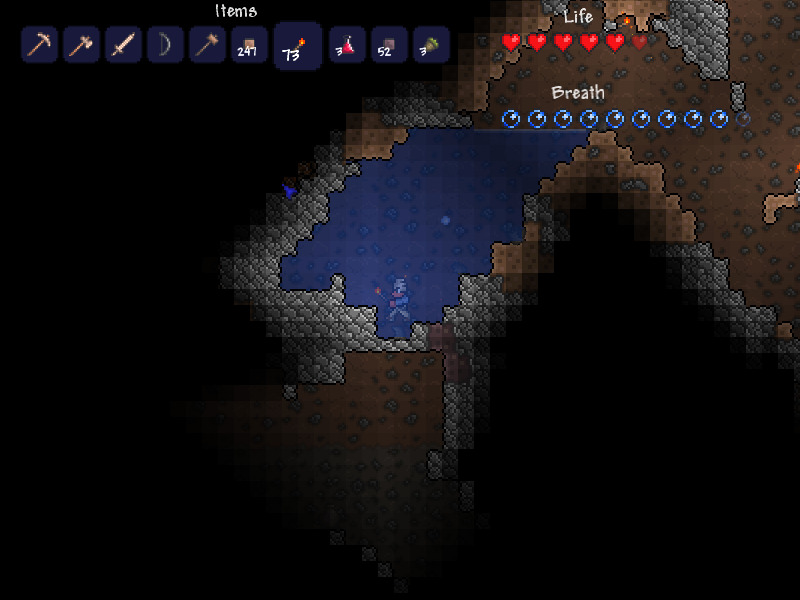Pick the block stack of 52
Image resolution: width=800 pixels, height=600 pixels.
point(389,45)
